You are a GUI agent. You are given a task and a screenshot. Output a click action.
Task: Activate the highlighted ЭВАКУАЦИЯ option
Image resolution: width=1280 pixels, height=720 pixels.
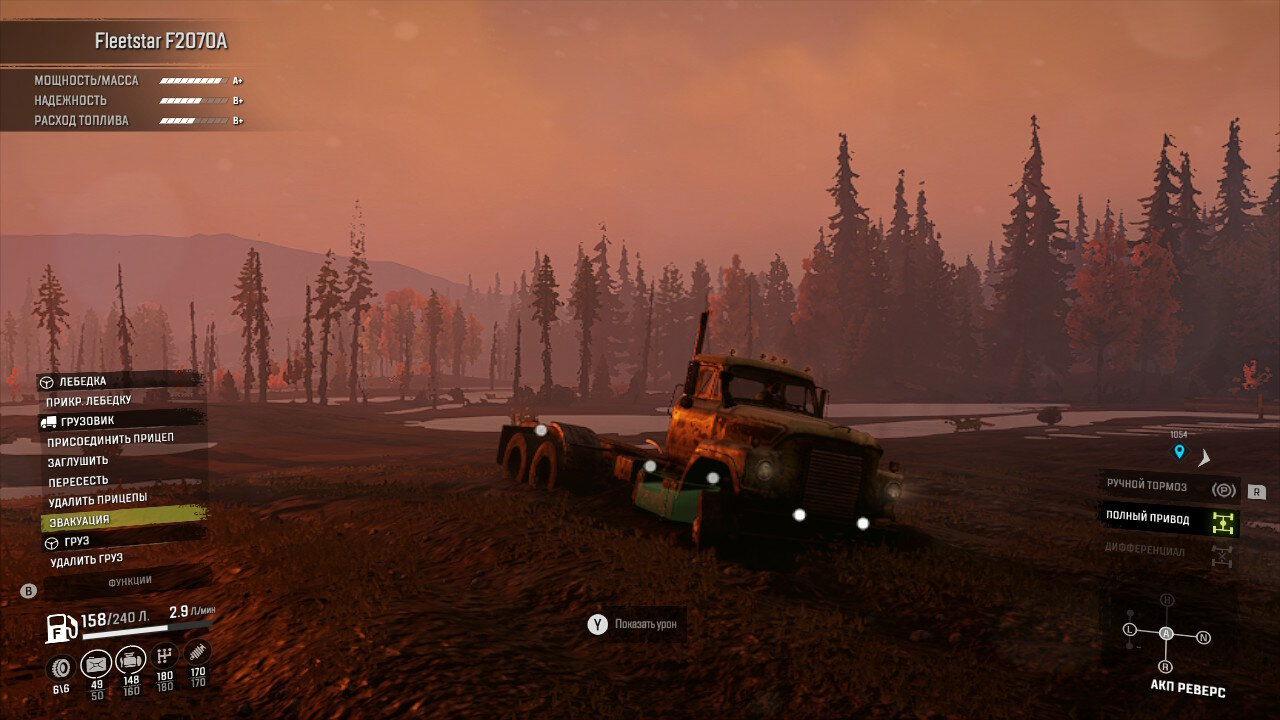(78, 520)
